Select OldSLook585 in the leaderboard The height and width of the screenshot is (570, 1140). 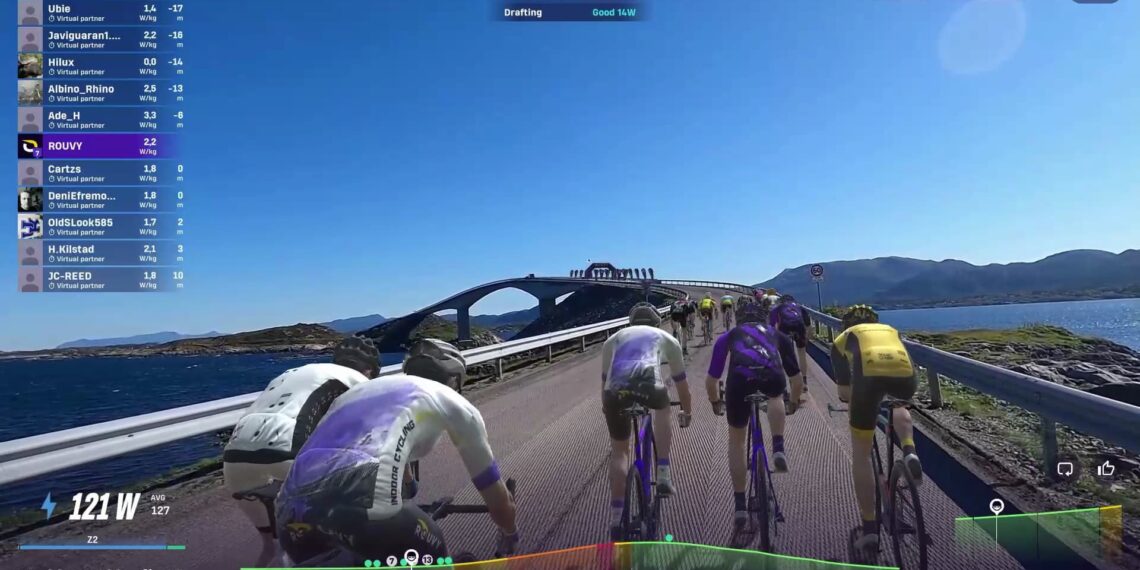(x=100, y=226)
